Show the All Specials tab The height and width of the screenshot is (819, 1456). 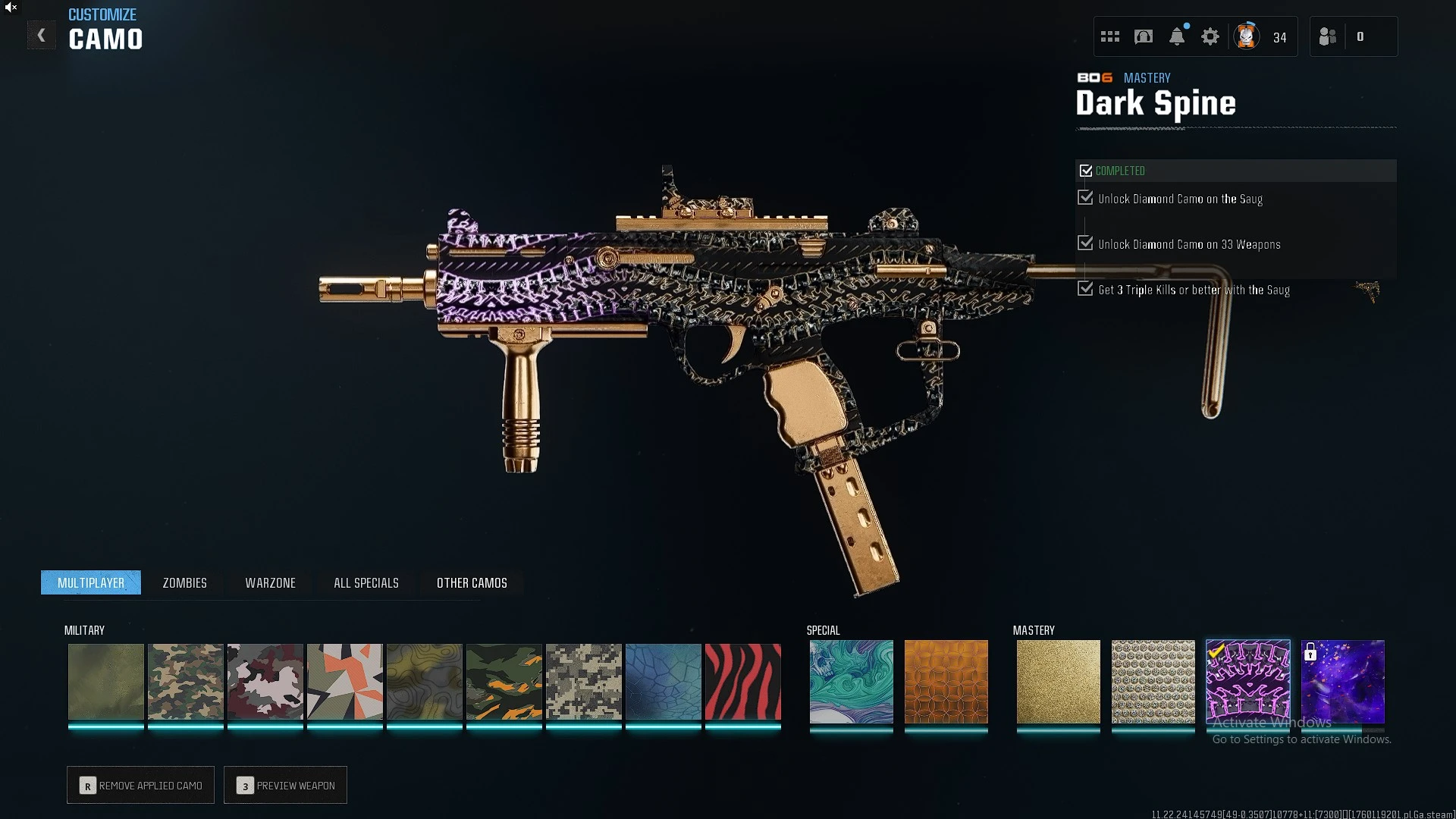click(x=366, y=582)
